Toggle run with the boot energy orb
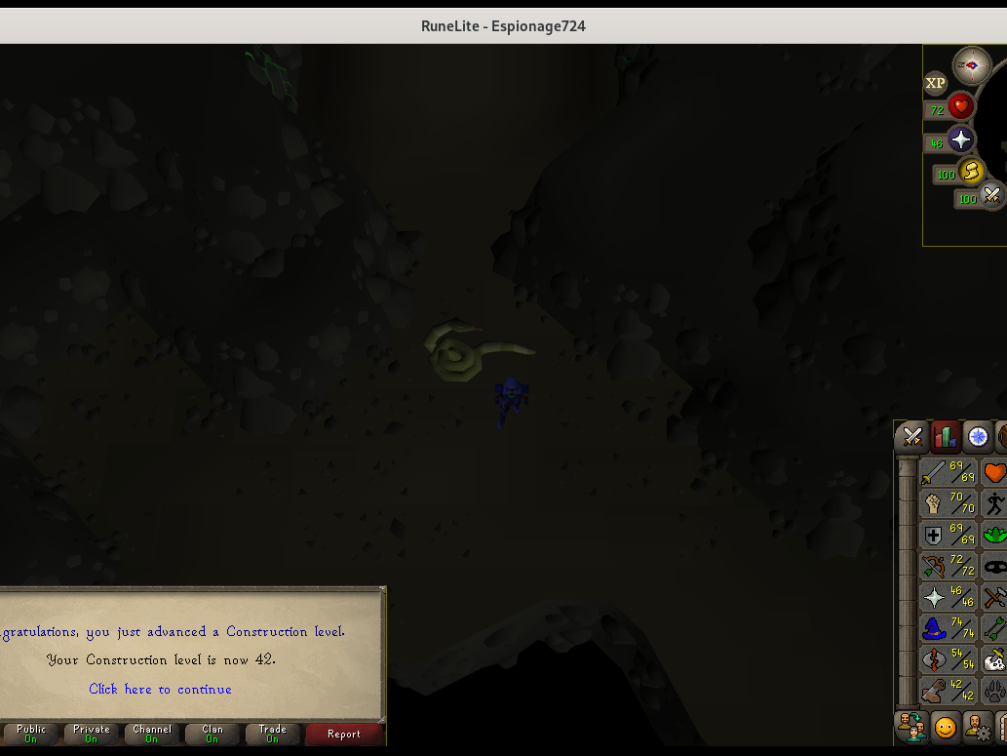The height and width of the screenshot is (756, 1007). [x=971, y=172]
